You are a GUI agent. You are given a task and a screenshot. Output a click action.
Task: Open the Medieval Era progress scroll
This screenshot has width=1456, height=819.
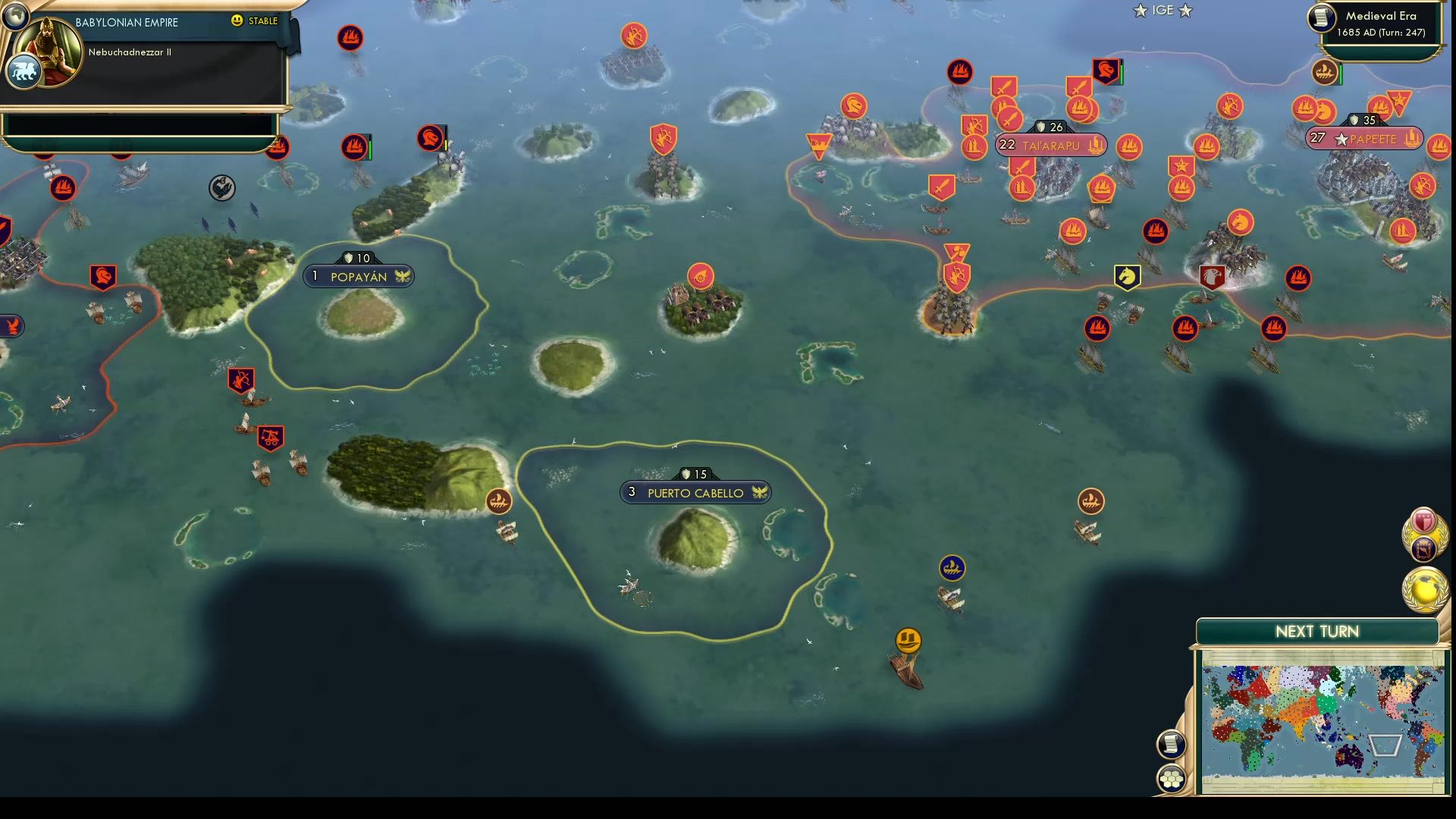(1319, 17)
